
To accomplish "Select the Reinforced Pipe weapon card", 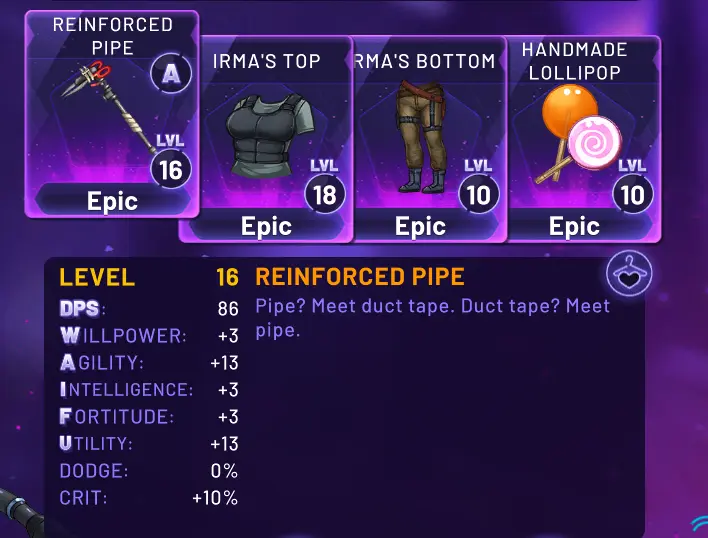I will (111, 115).
